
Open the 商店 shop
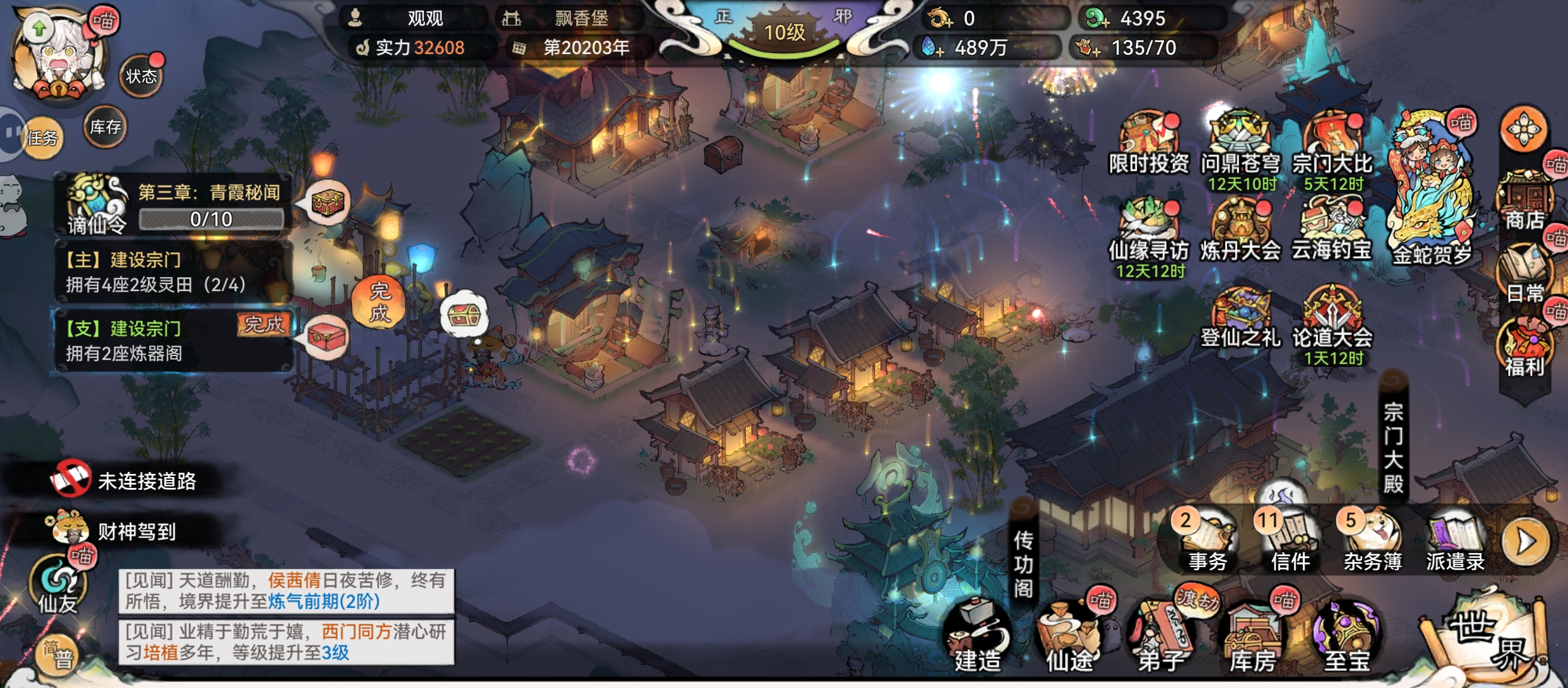point(1525,201)
